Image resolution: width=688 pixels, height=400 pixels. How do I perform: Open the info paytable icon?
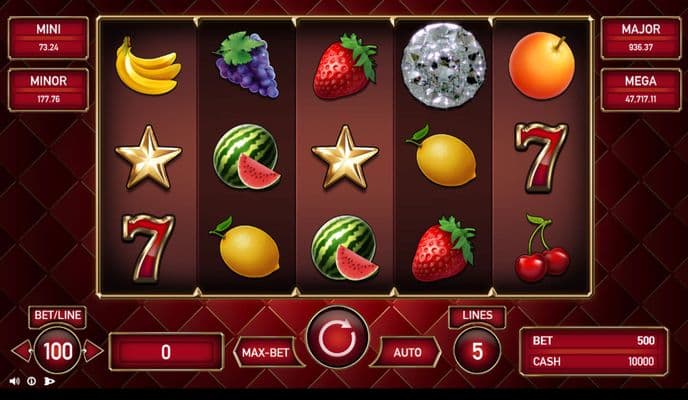[x=31, y=381]
